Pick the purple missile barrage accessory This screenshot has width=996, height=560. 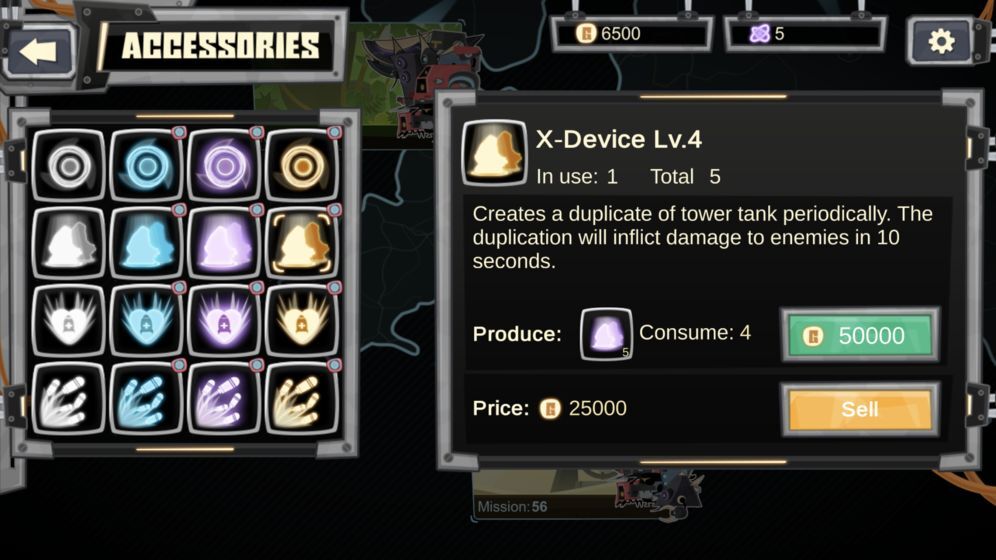point(224,399)
